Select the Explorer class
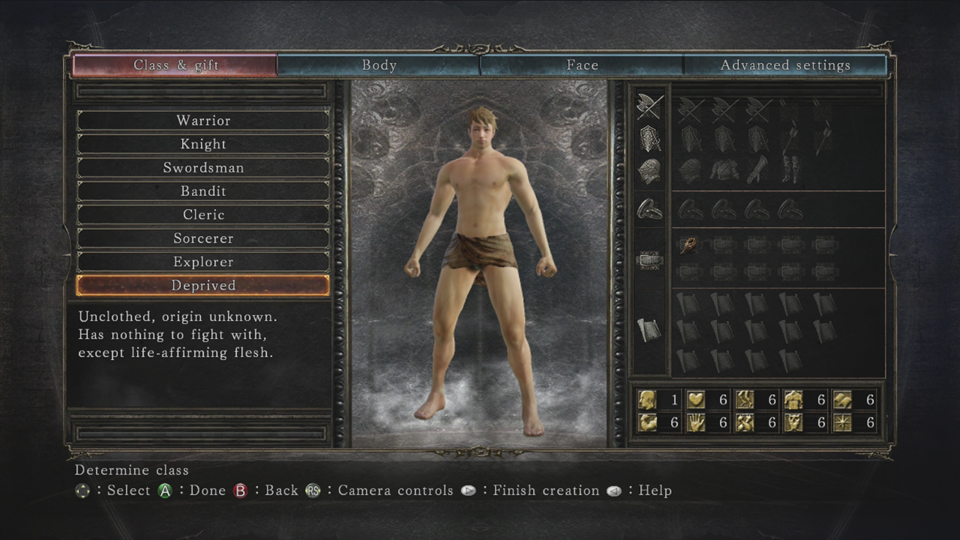 [x=203, y=262]
